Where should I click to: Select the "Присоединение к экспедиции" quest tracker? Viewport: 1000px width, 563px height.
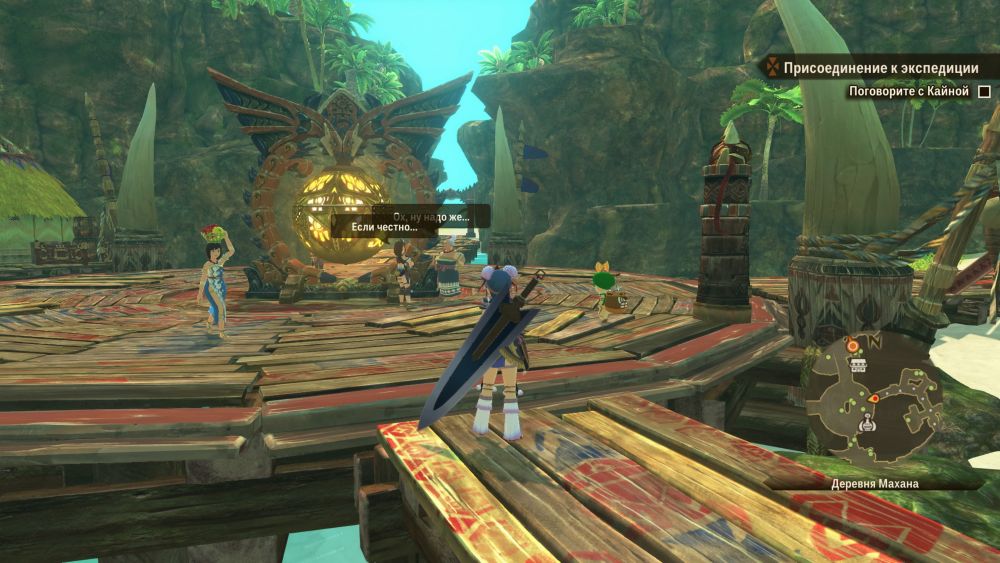point(880,69)
